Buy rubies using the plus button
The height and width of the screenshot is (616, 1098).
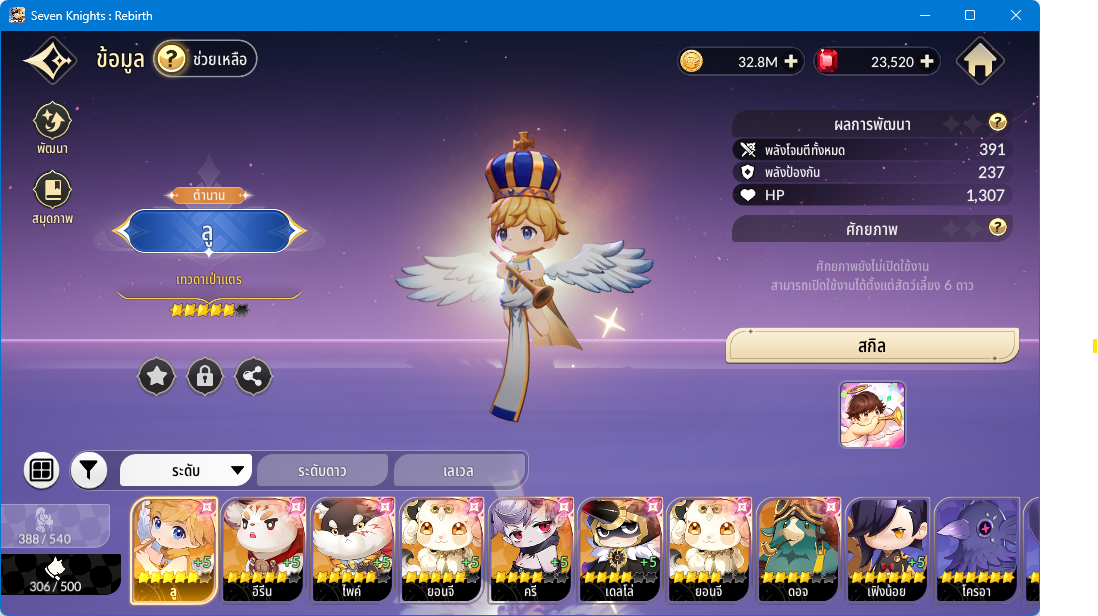tap(927, 62)
